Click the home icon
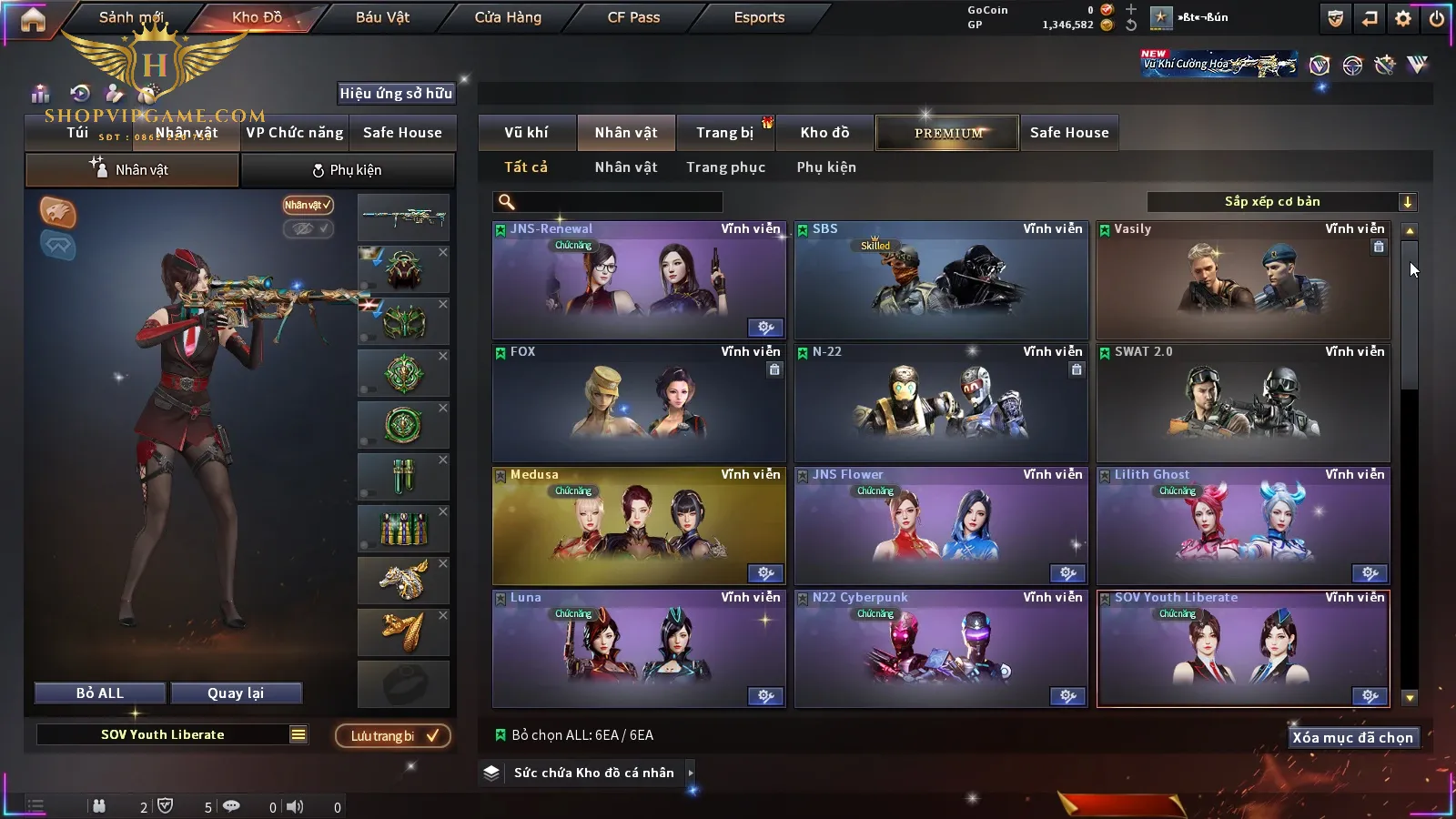Screen dimensions: 1456x819 33,19
